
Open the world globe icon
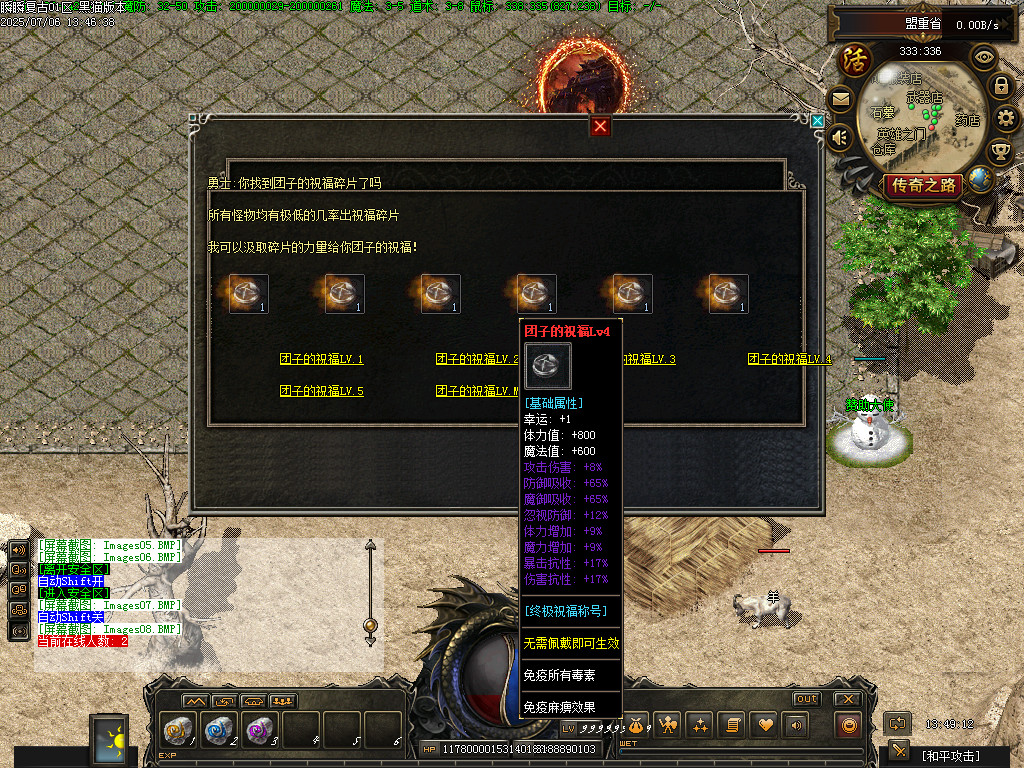[x=981, y=179]
